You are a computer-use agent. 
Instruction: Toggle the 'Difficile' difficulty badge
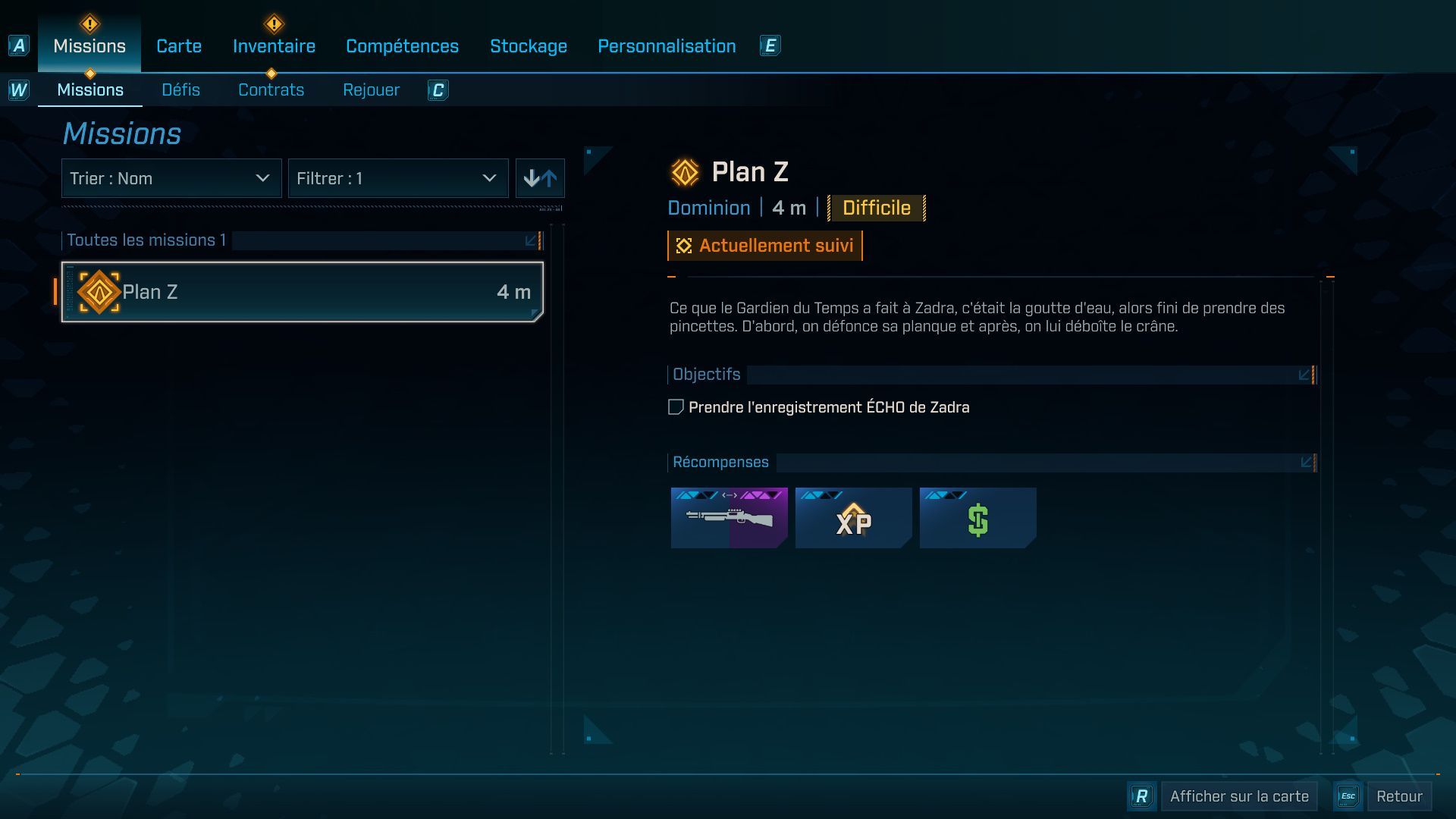(876, 208)
